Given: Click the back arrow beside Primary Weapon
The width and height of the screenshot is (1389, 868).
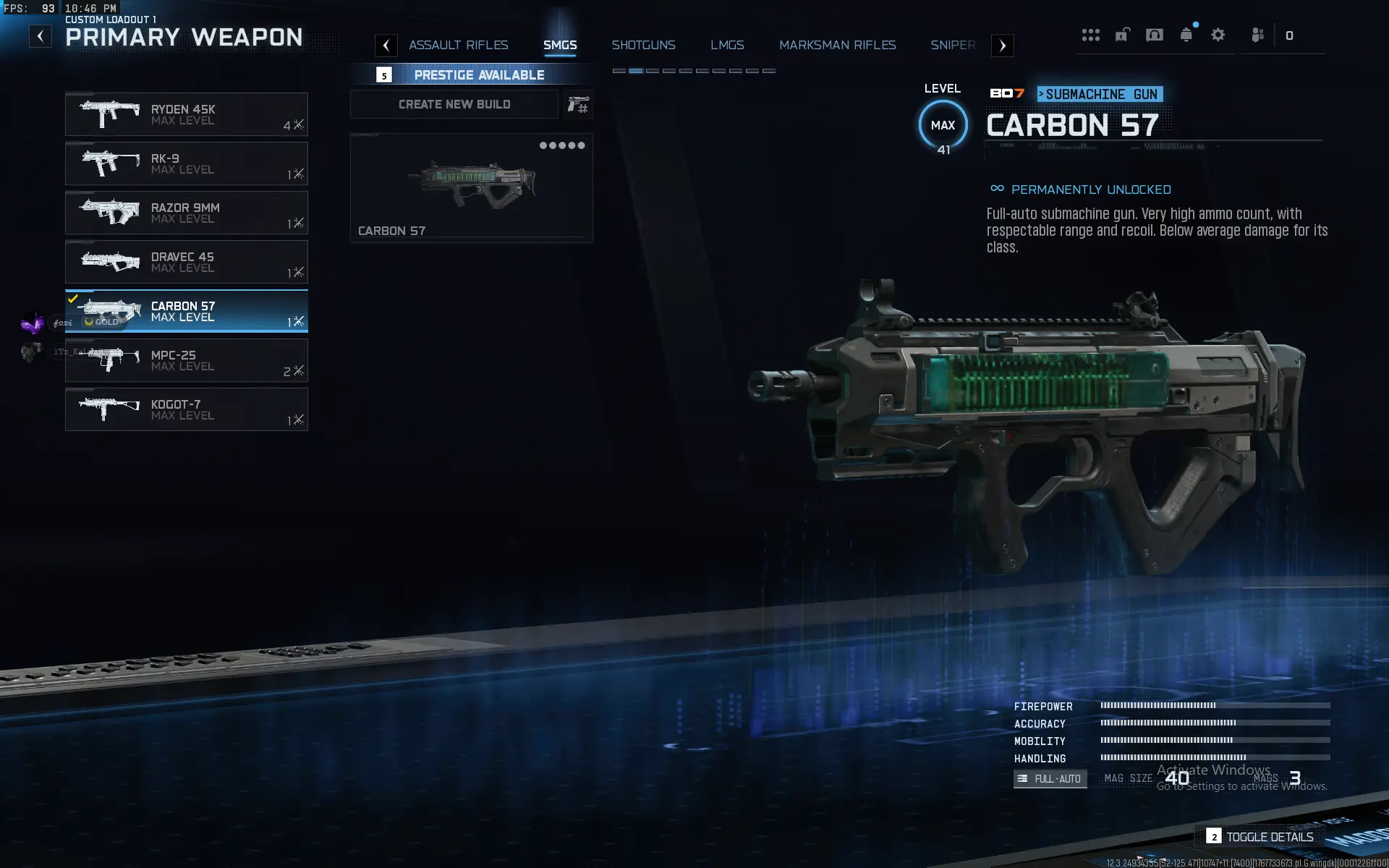Looking at the screenshot, I should [x=40, y=35].
